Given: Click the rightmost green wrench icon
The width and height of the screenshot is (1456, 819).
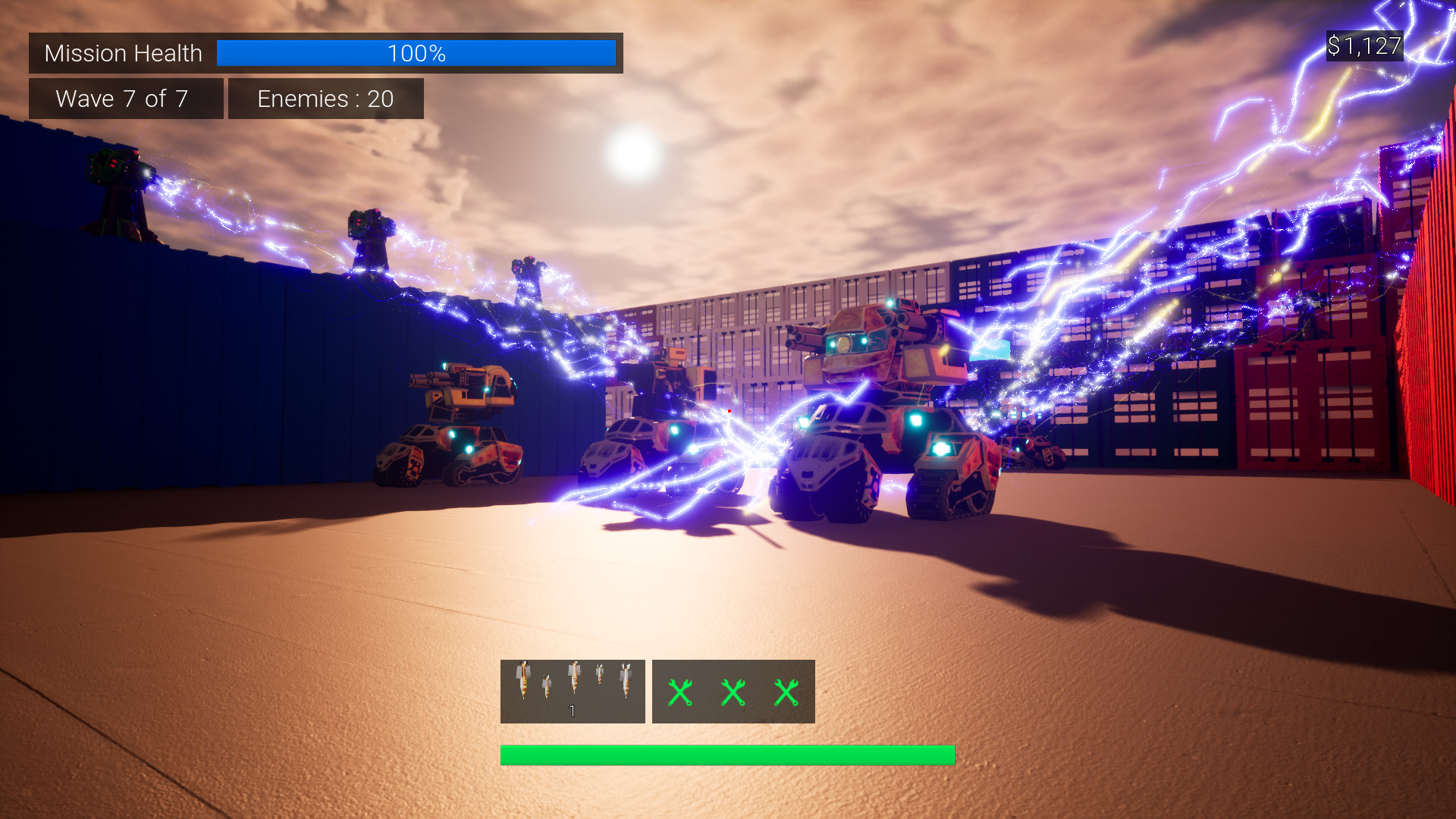Looking at the screenshot, I should point(786,692).
